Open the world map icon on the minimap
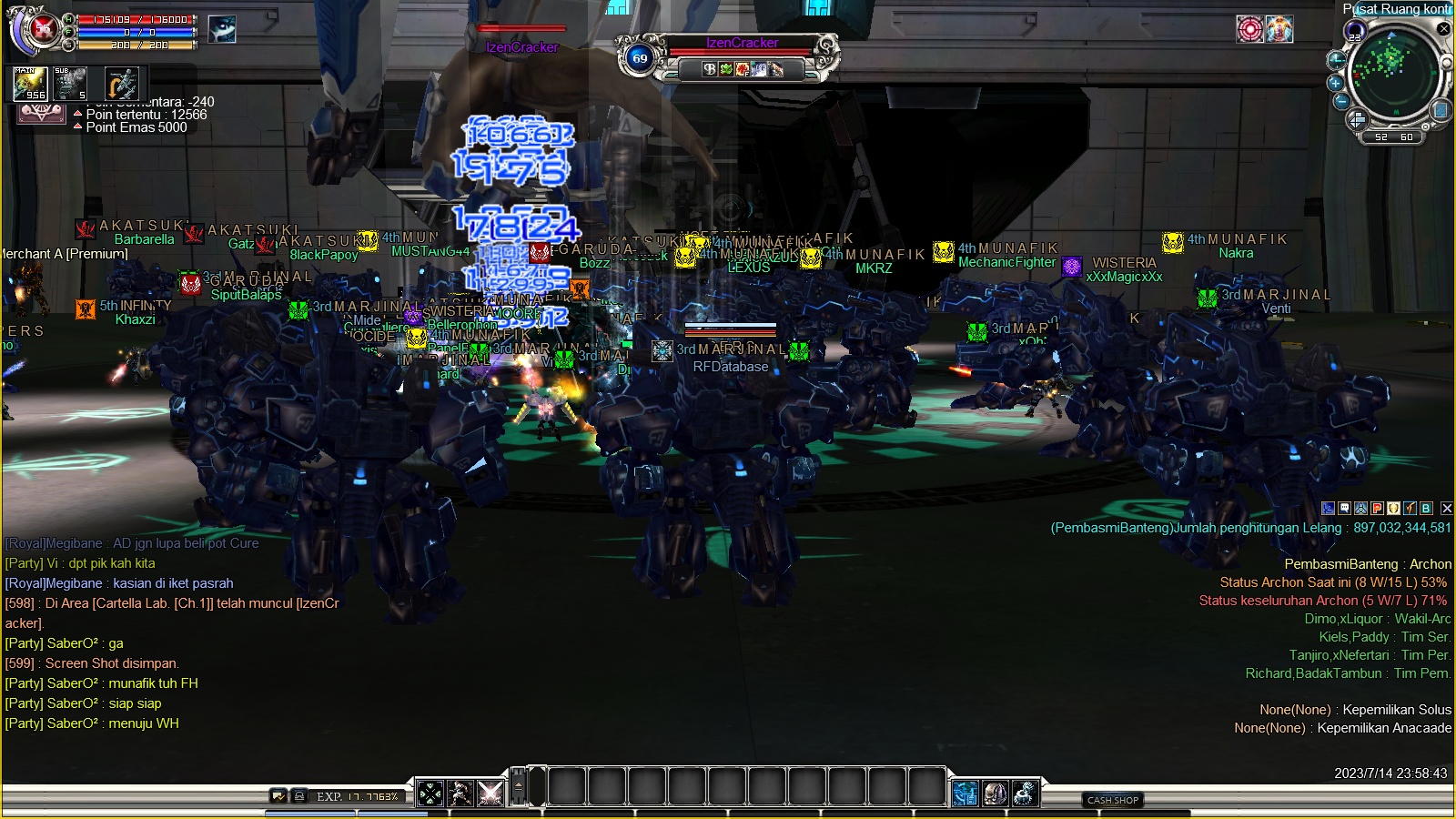The image size is (1456, 819). (1441, 111)
